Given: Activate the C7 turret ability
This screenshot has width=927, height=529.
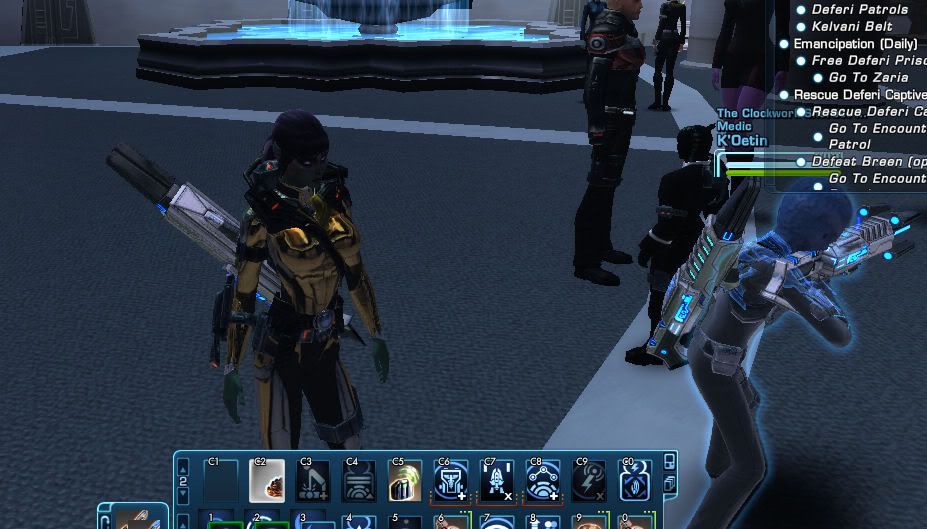Looking at the screenshot, I should point(497,481).
